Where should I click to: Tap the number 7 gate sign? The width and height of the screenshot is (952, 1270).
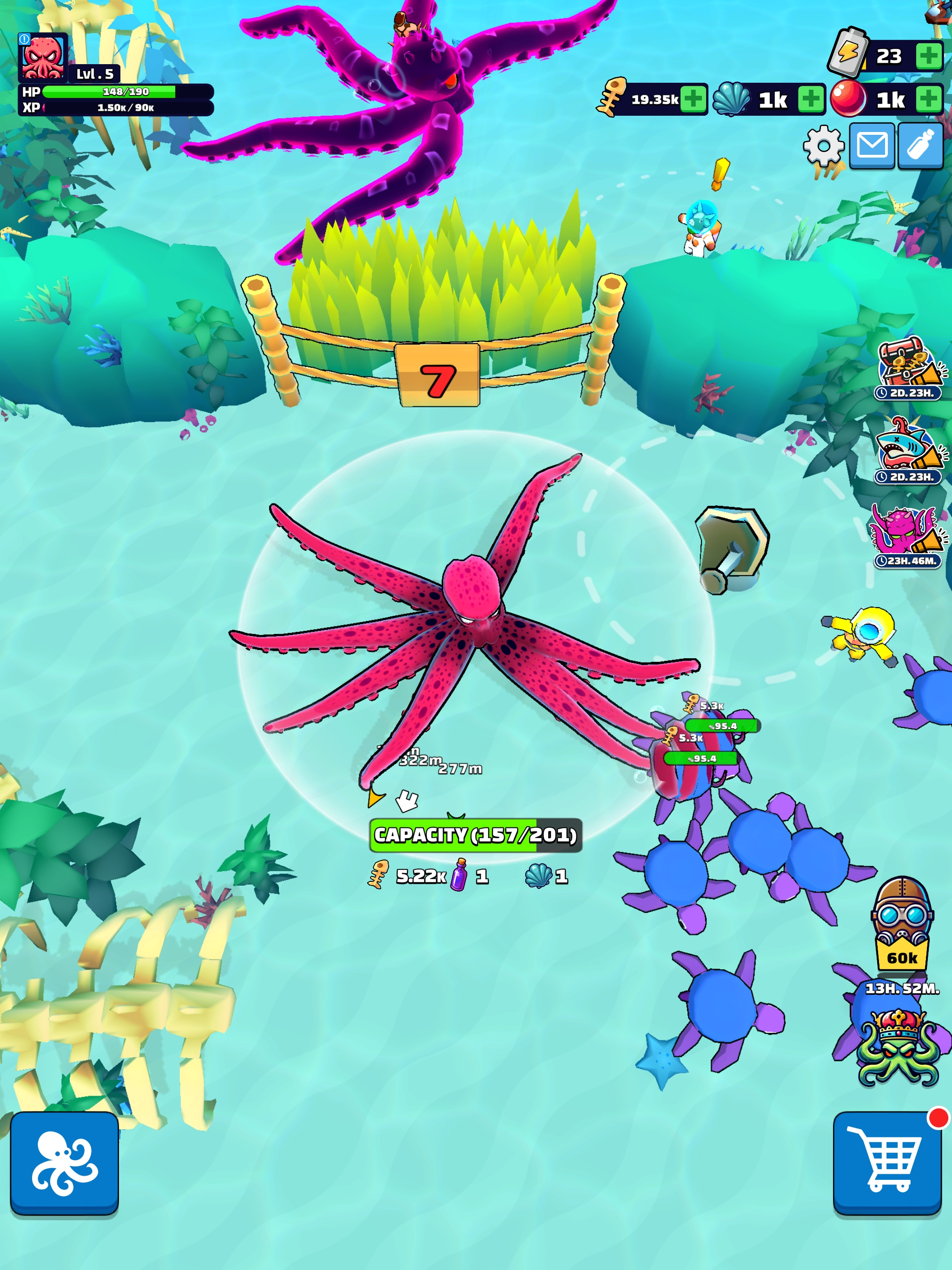[438, 376]
